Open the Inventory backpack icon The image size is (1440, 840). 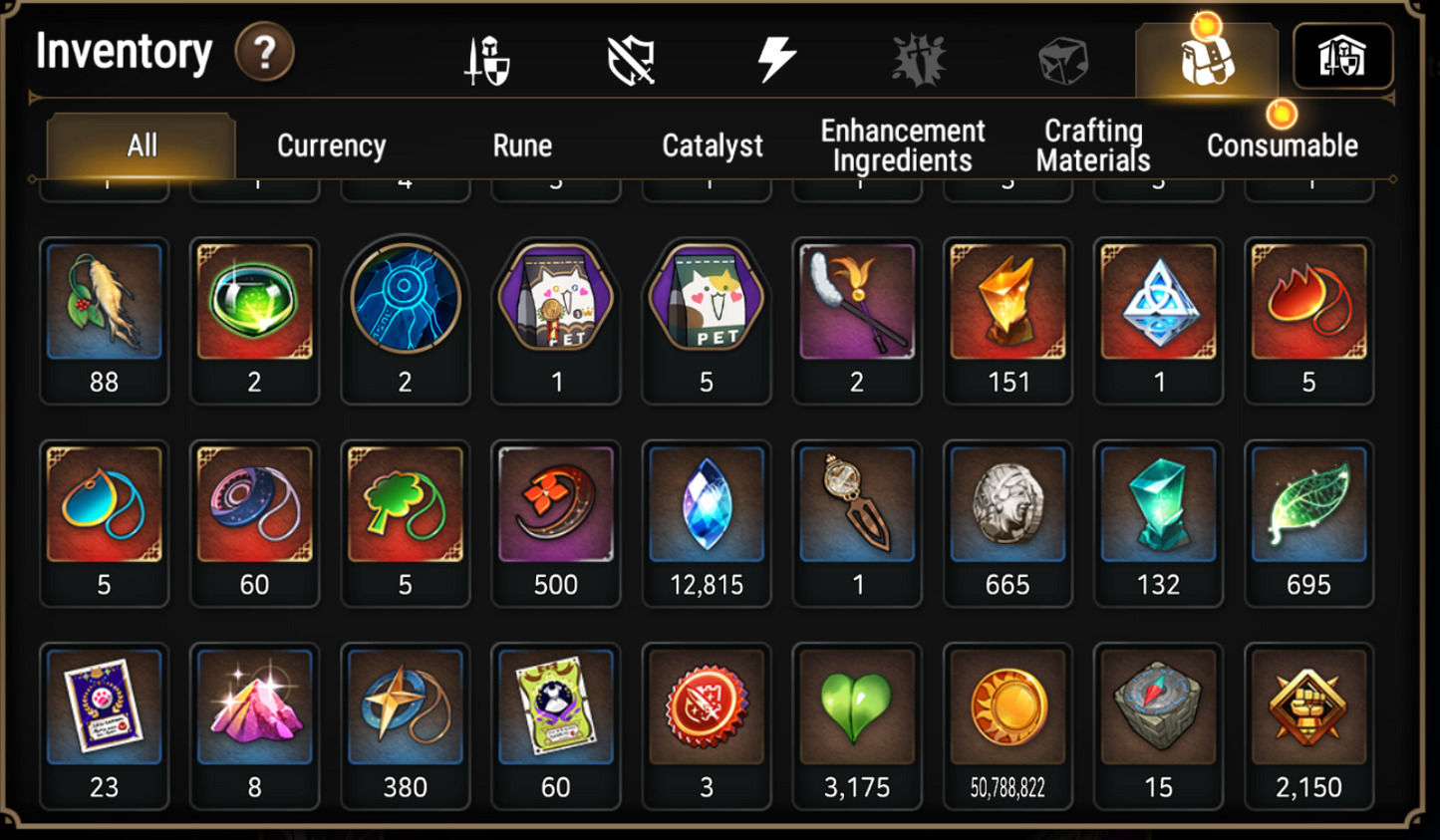click(x=1206, y=57)
